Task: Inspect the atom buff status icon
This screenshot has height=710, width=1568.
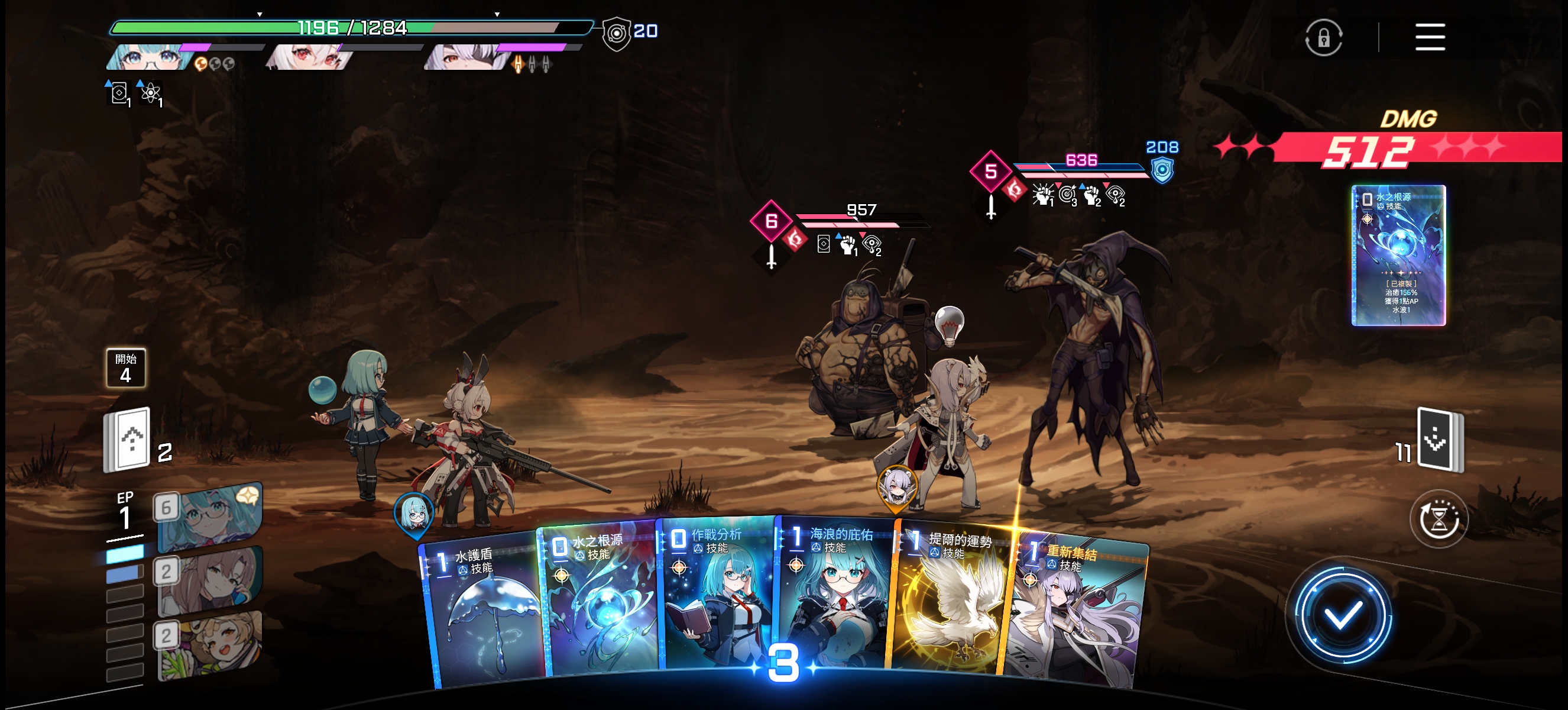Action: click(150, 93)
